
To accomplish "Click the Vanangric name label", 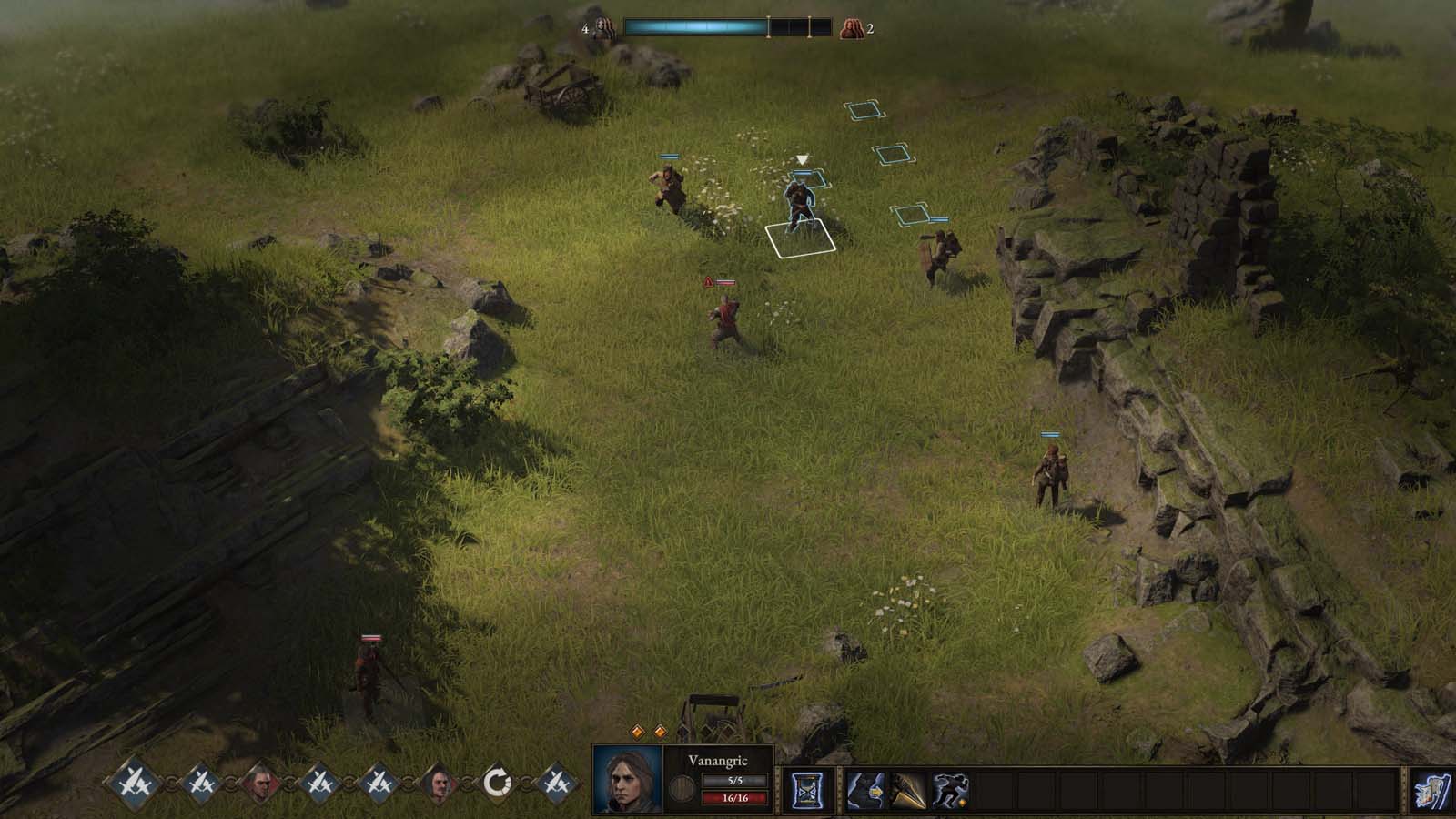I will click(719, 760).
